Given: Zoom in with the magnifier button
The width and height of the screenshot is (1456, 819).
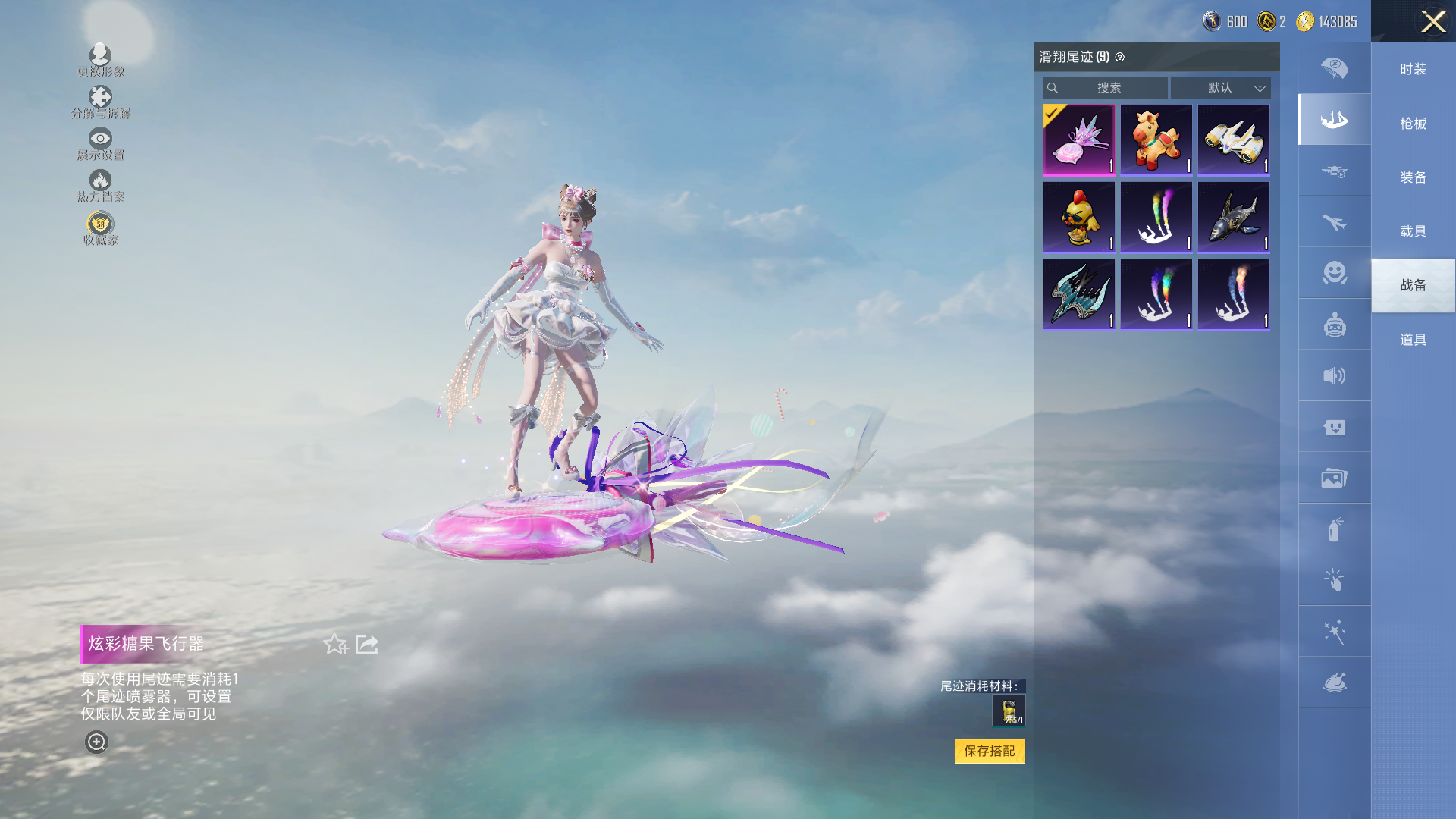Looking at the screenshot, I should click(96, 742).
